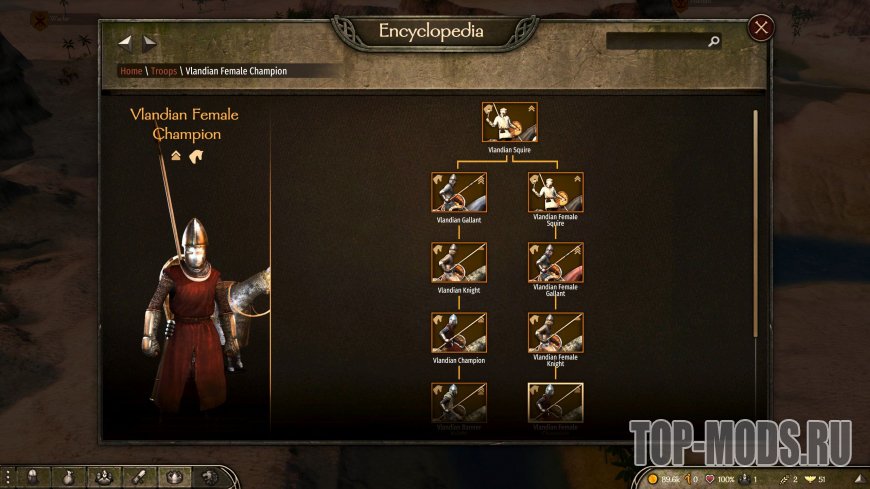The image size is (870, 489).
Task: Select the Vlandian Gallant troop tile
Action: coord(459,192)
